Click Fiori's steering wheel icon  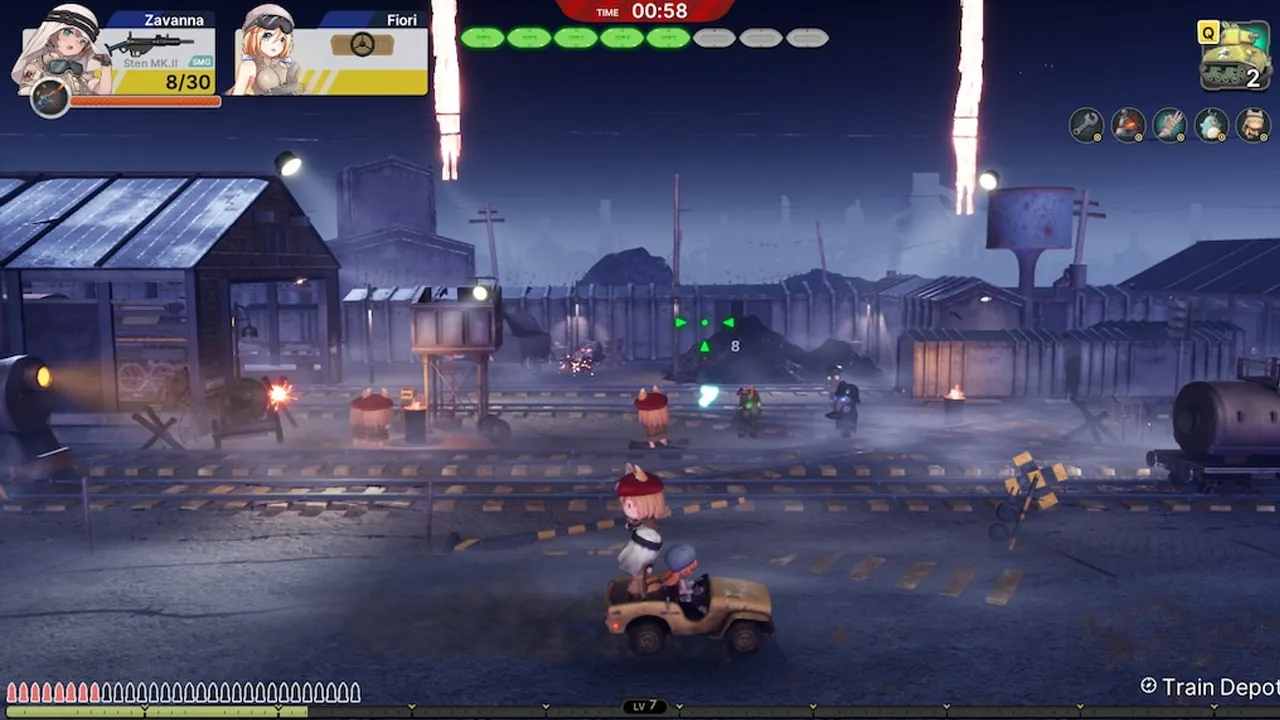[362, 45]
